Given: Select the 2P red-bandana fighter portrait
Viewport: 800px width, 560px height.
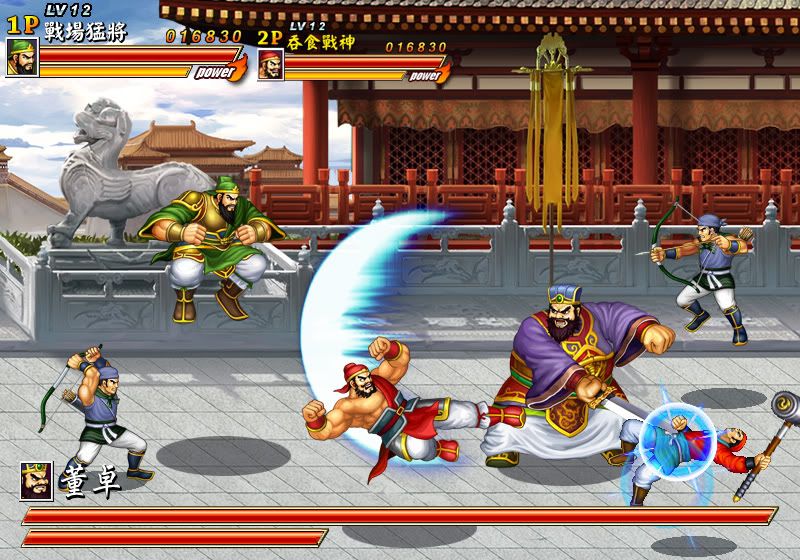Looking at the screenshot, I should [270, 65].
